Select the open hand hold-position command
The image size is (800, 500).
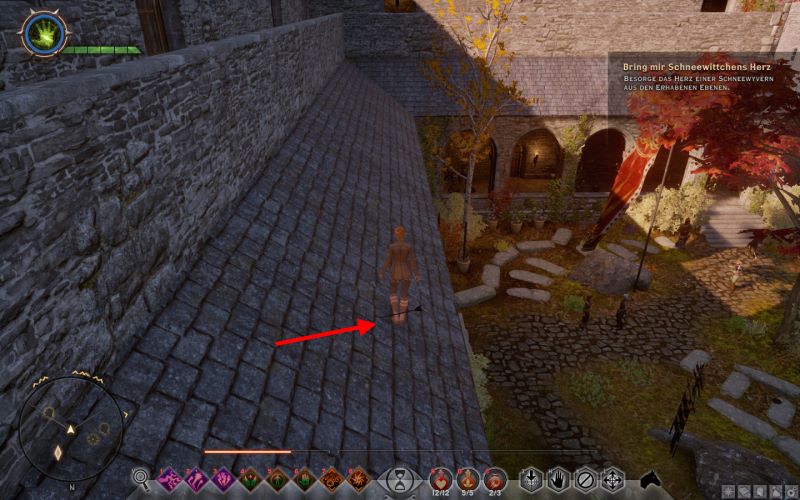[x=559, y=479]
